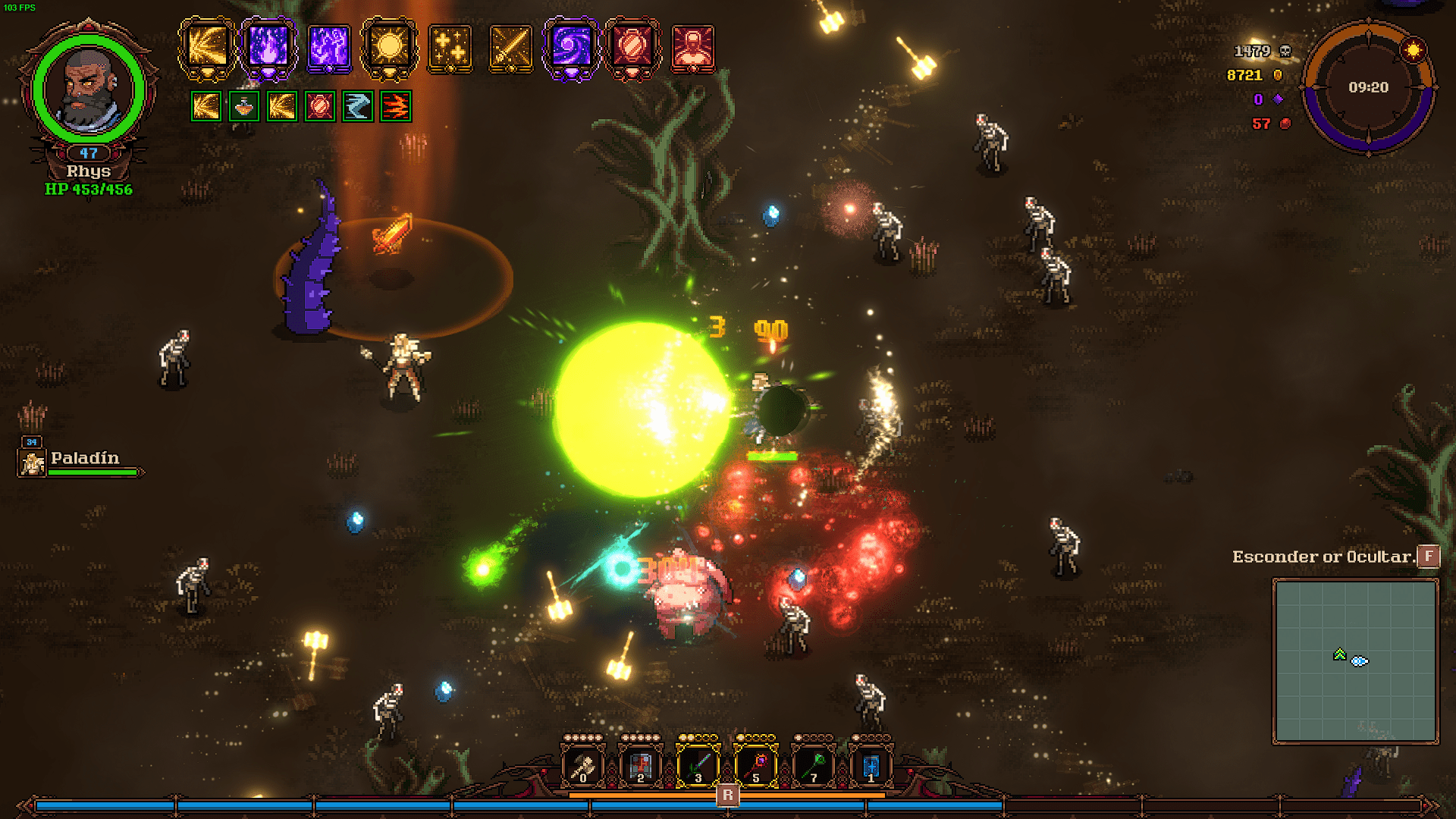Select the blue zigzag wind buff icon

coord(357,107)
